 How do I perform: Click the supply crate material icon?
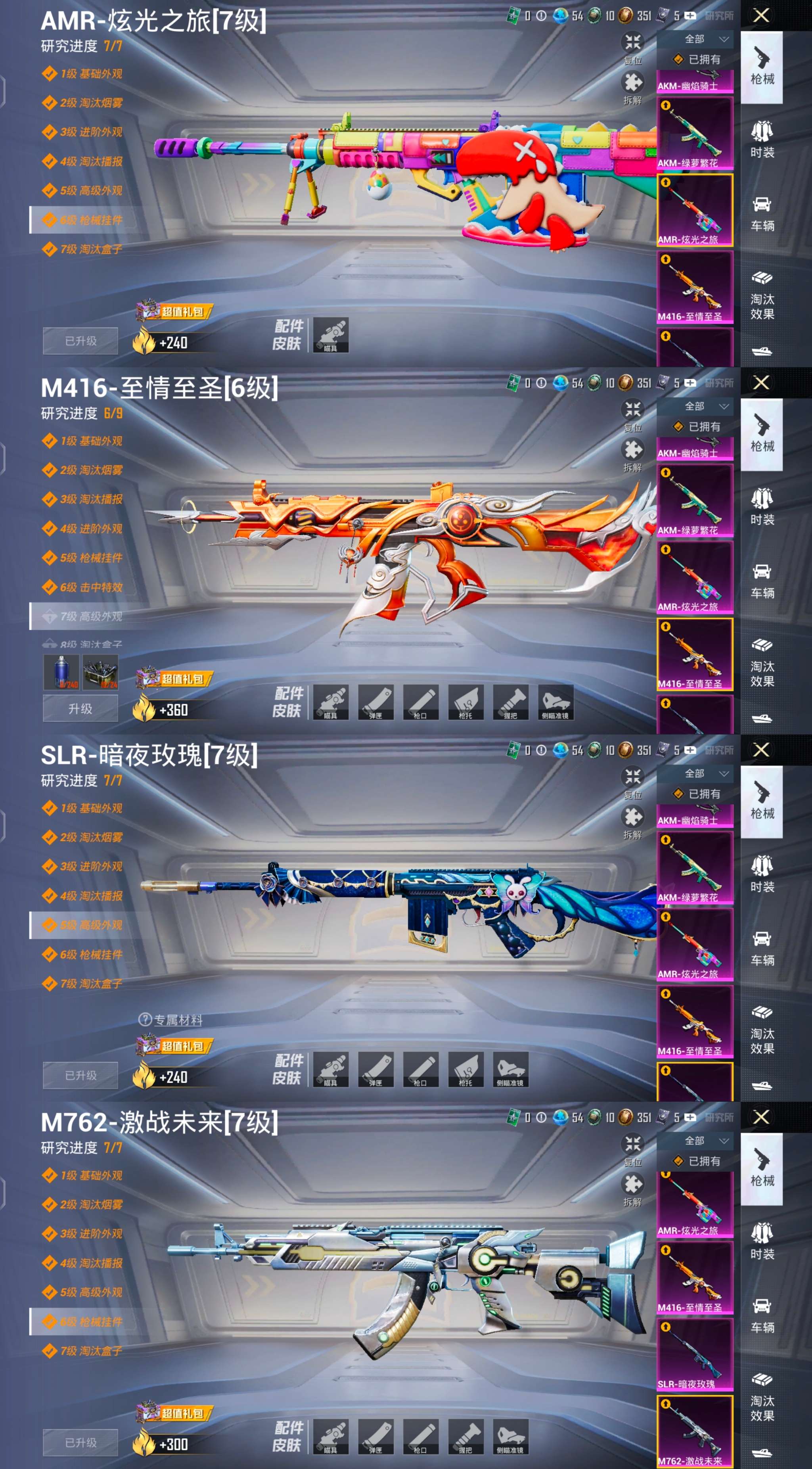point(100,672)
